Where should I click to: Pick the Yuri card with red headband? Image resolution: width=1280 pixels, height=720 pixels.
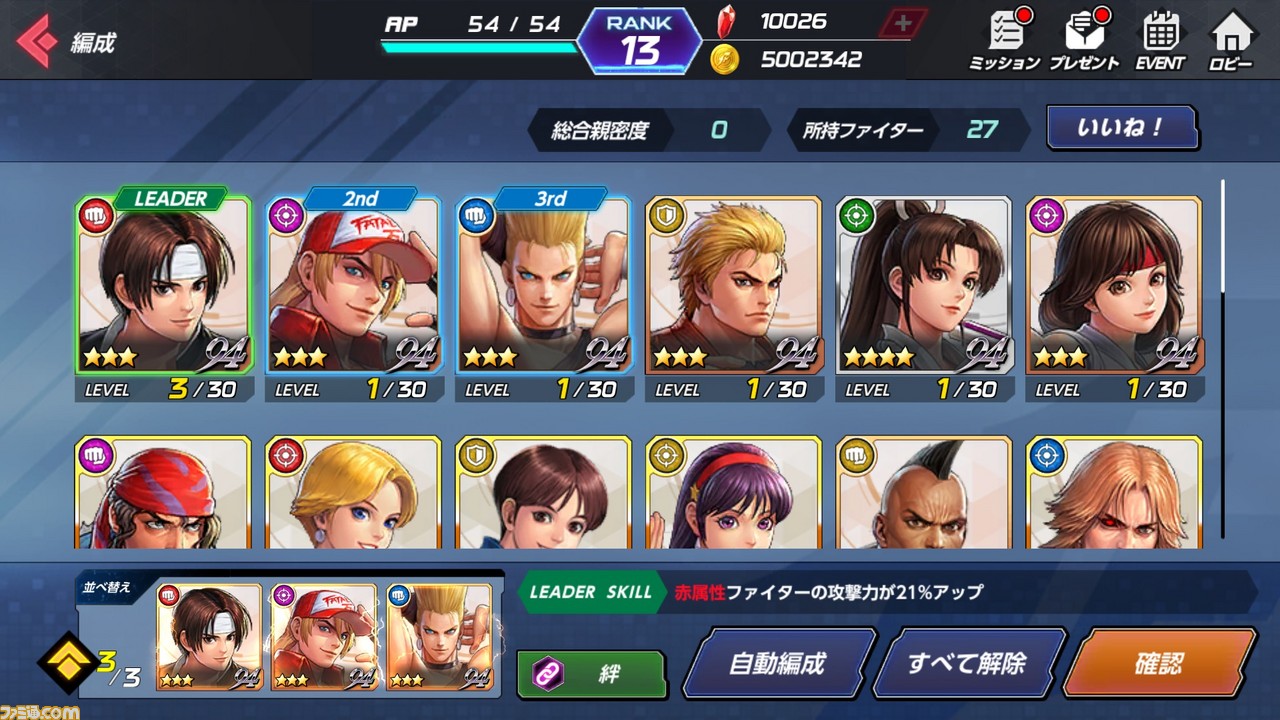tap(1113, 290)
